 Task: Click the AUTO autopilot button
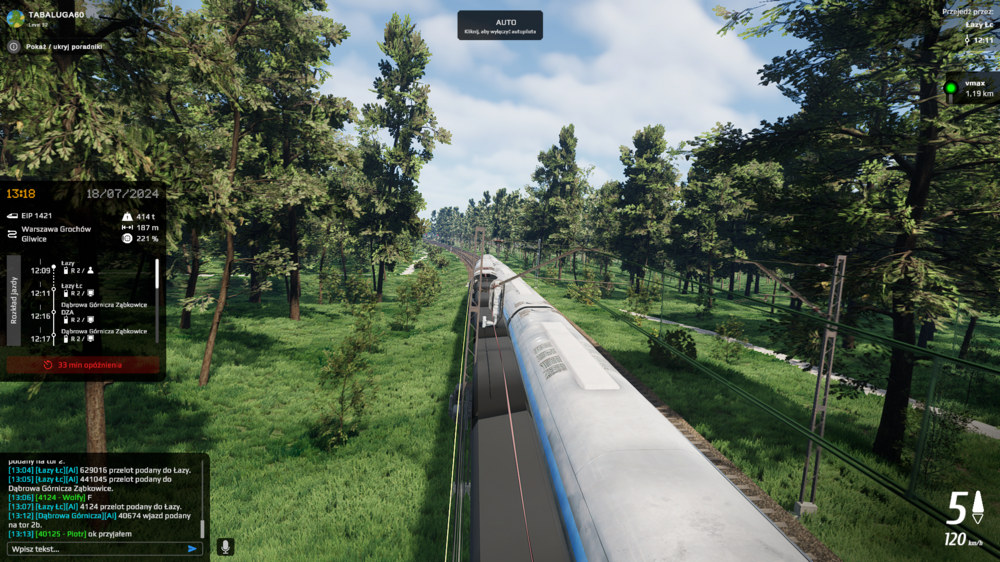click(x=500, y=25)
